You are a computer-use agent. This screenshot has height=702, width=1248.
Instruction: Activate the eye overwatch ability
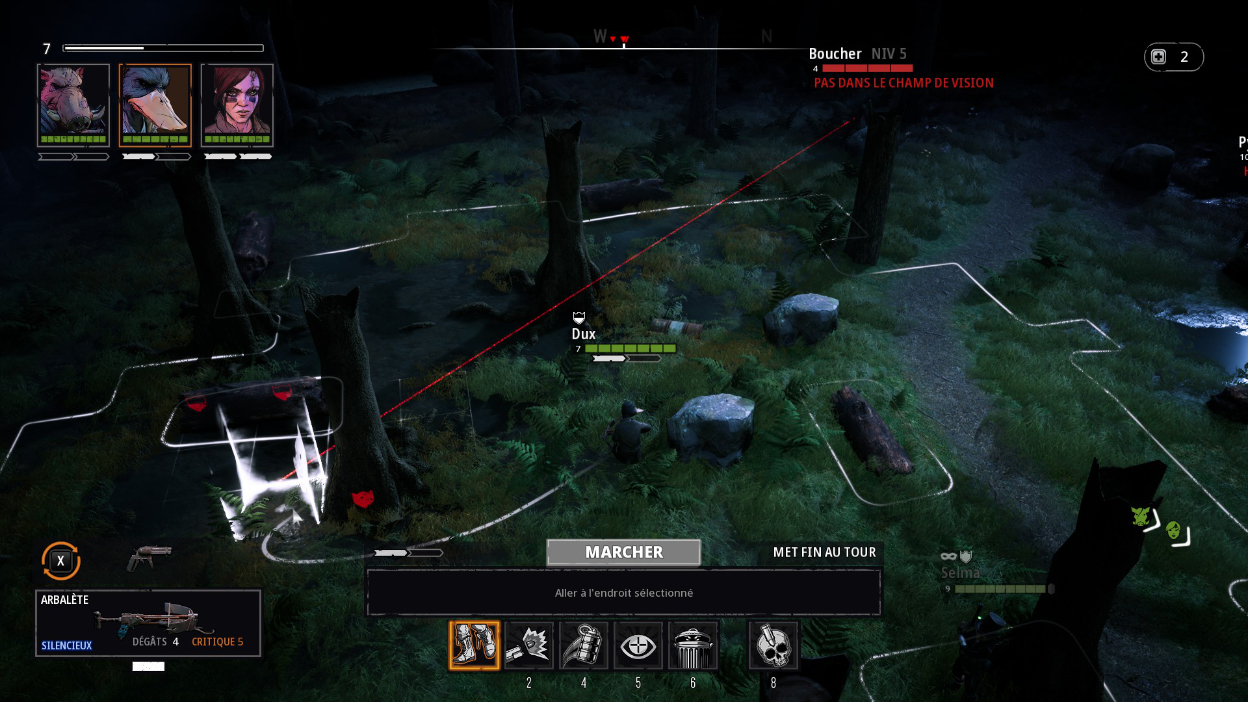coord(638,645)
